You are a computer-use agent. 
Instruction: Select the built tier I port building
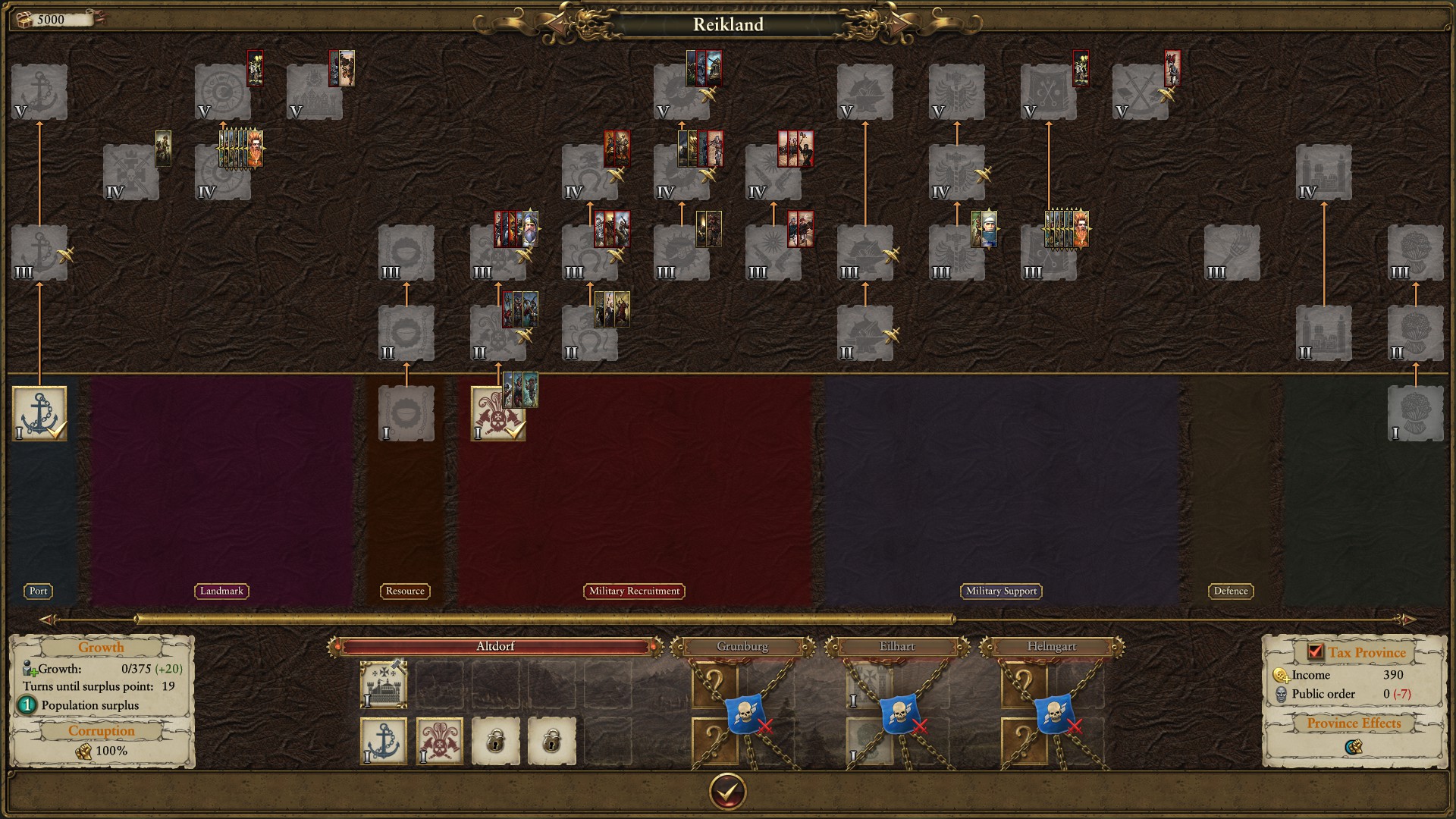pos(39,413)
